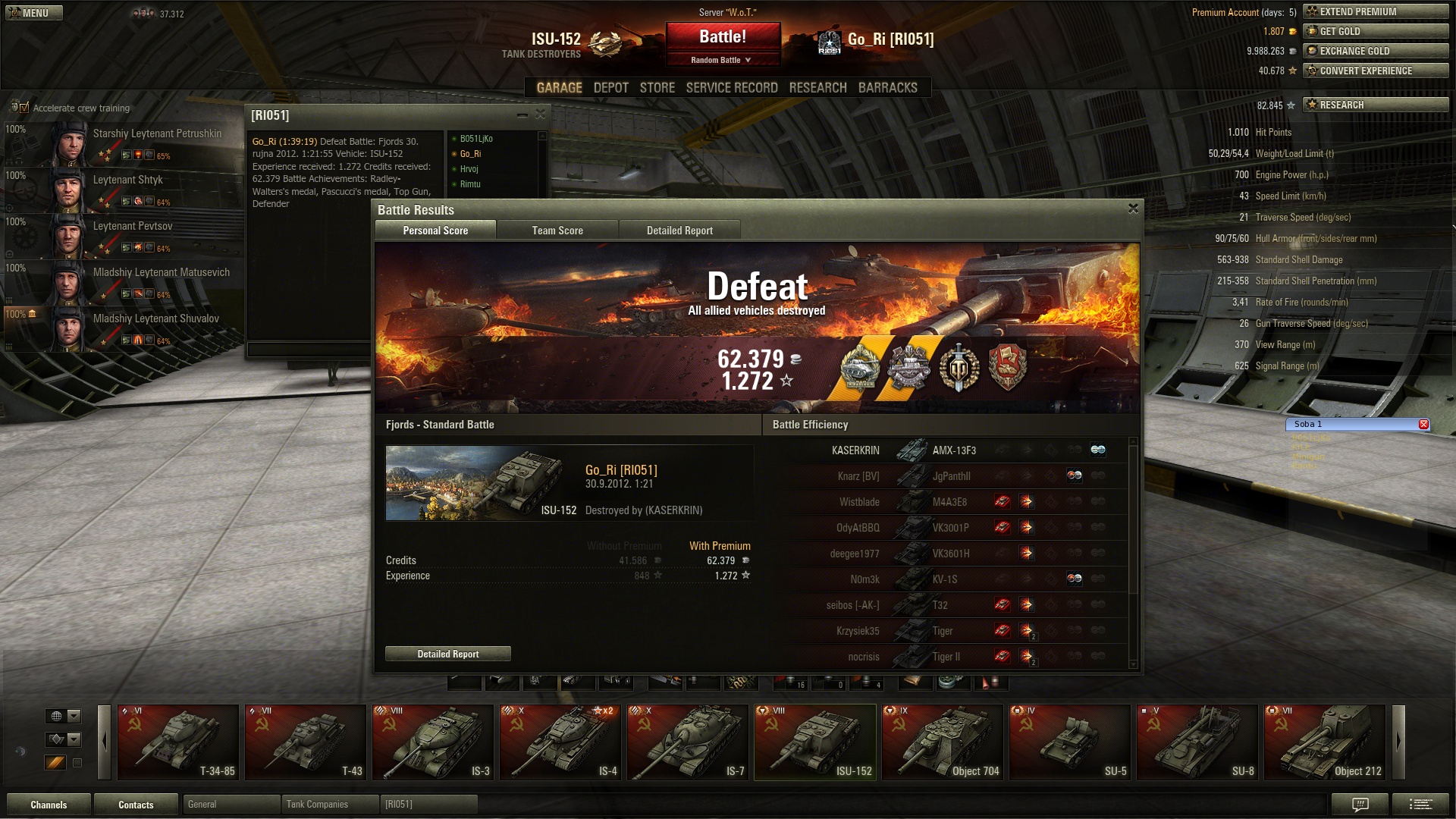Open the BARRACKS section
Screen dimensions: 1456x819
pyautogui.click(x=887, y=88)
